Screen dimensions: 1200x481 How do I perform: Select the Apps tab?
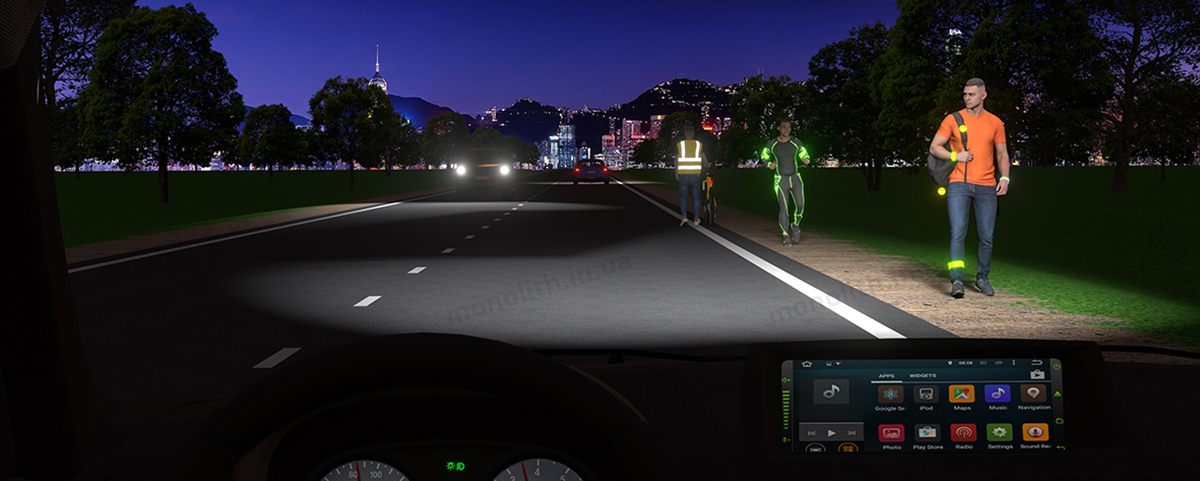[x=885, y=376]
